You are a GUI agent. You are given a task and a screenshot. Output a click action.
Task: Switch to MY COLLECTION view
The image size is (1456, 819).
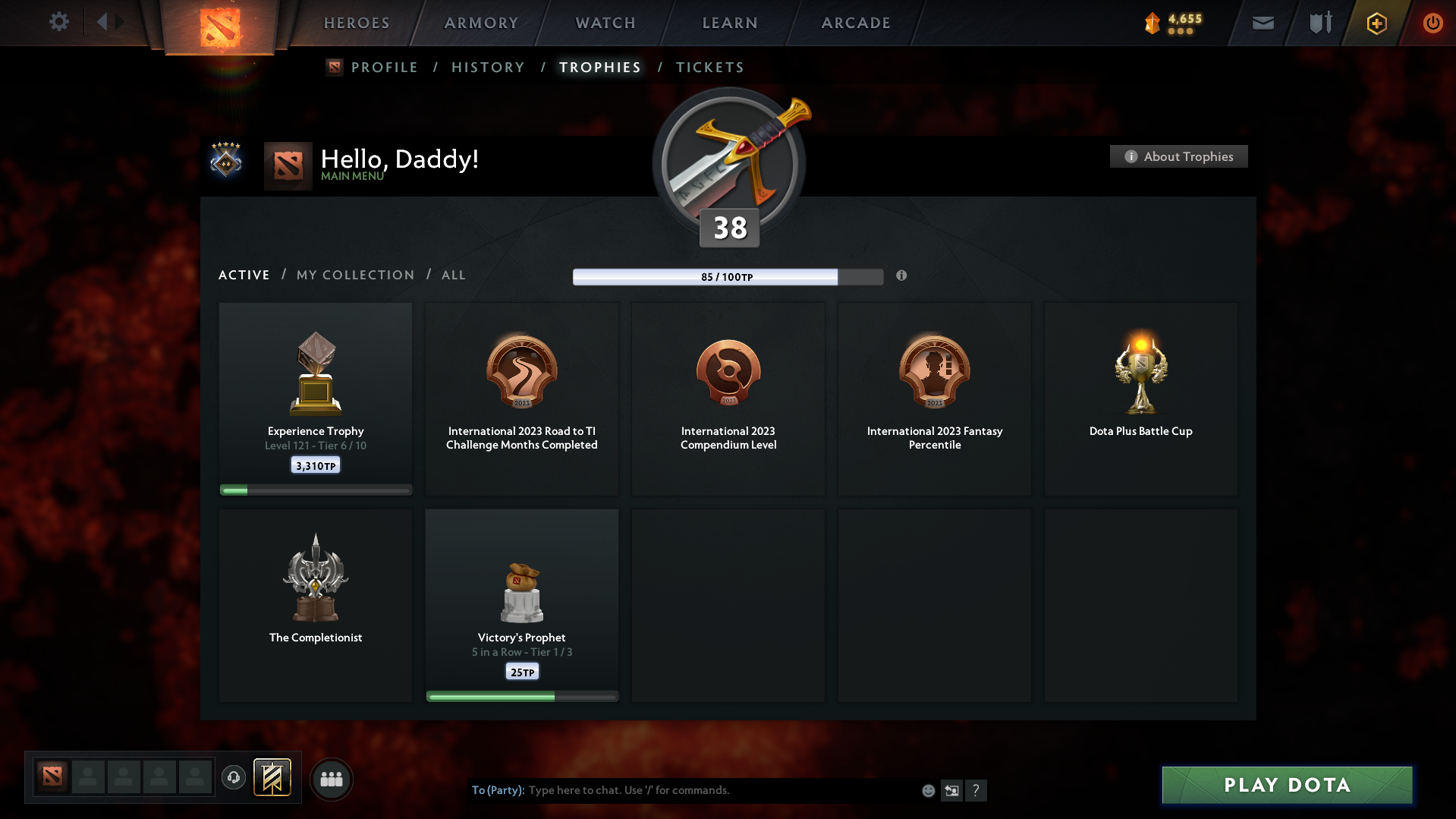[x=354, y=275]
